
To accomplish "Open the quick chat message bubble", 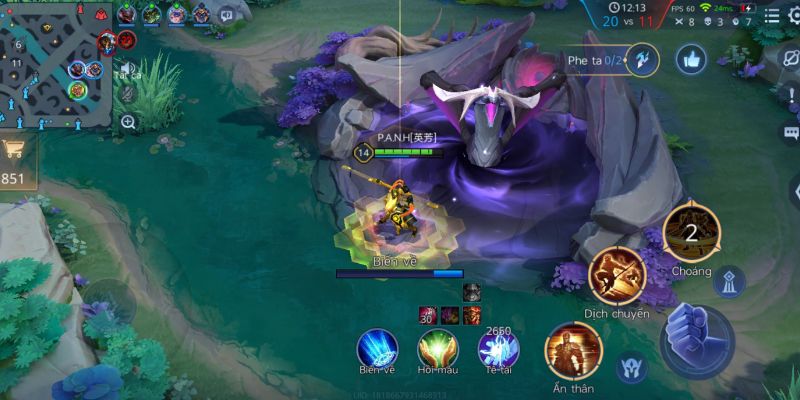I will tap(791, 133).
